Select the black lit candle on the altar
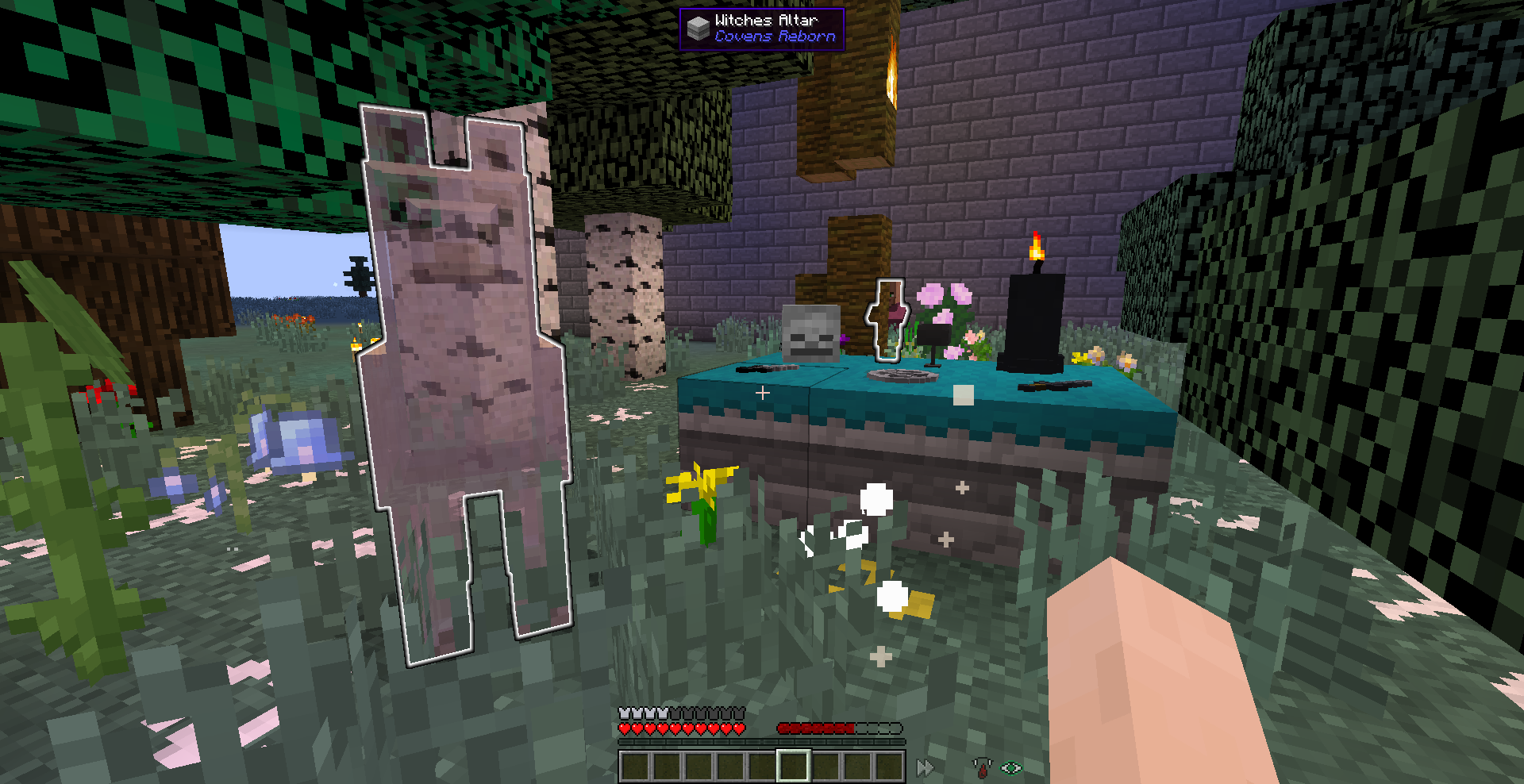The height and width of the screenshot is (784, 1524). pyautogui.click(x=1034, y=317)
